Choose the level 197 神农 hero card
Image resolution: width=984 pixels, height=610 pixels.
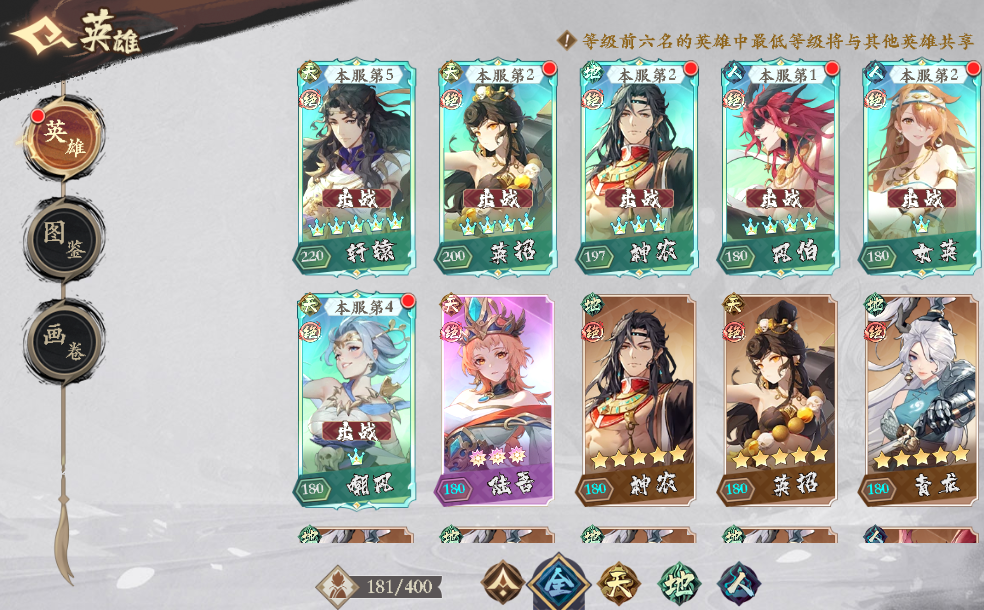point(639,167)
